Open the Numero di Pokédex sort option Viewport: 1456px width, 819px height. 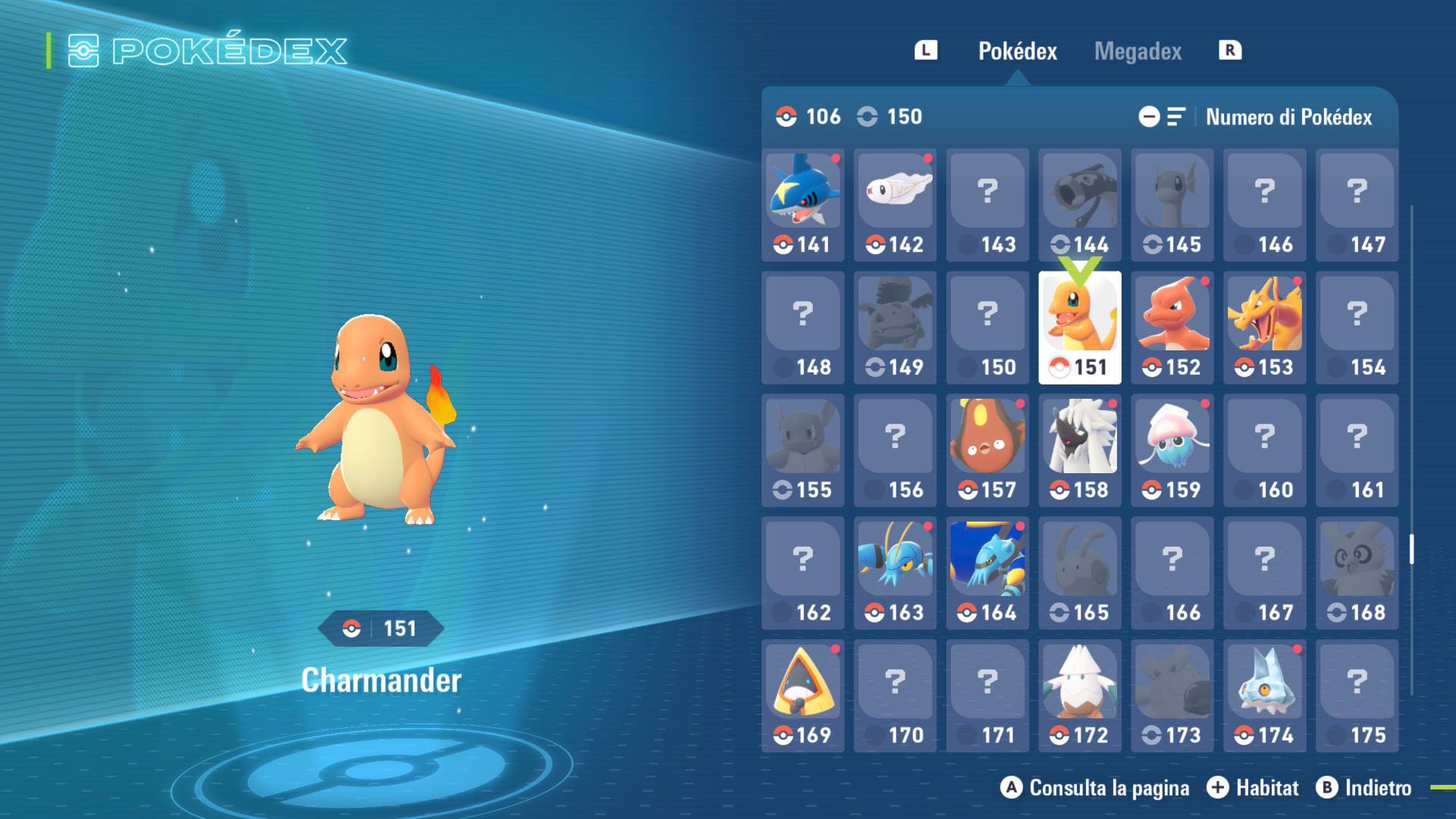click(1288, 117)
